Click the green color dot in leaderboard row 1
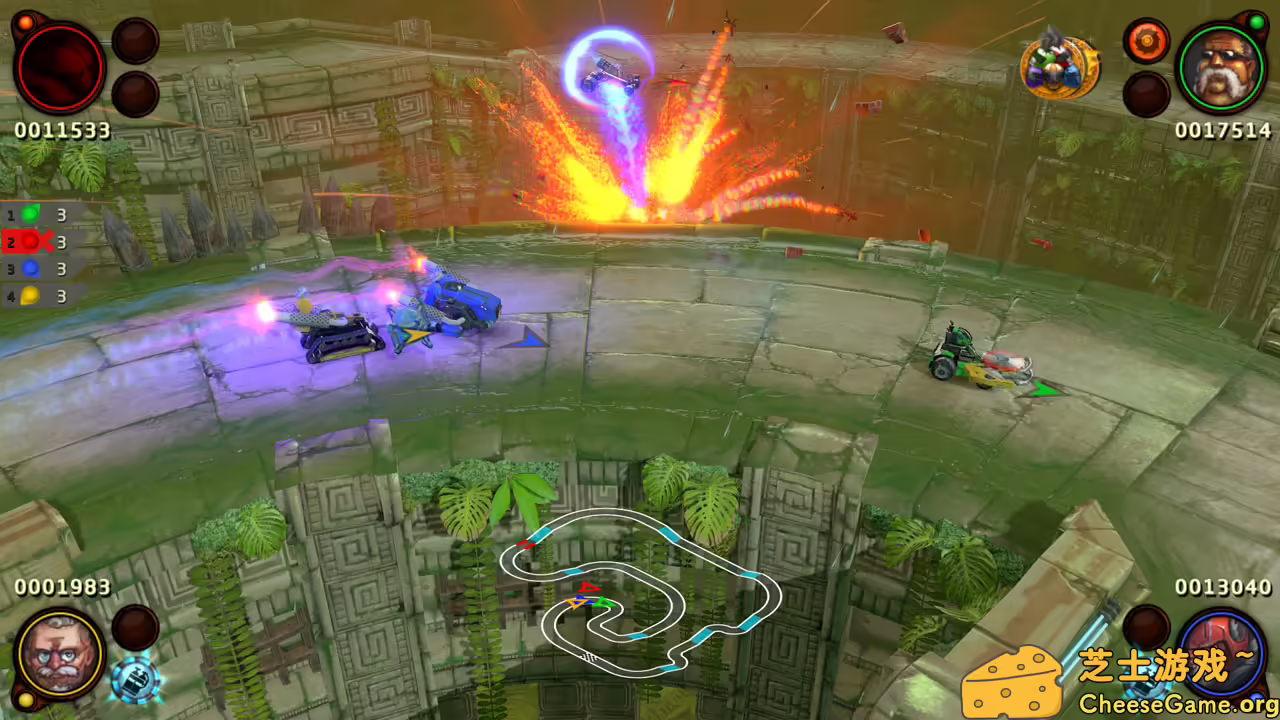This screenshot has height=720, width=1280. click(31, 214)
